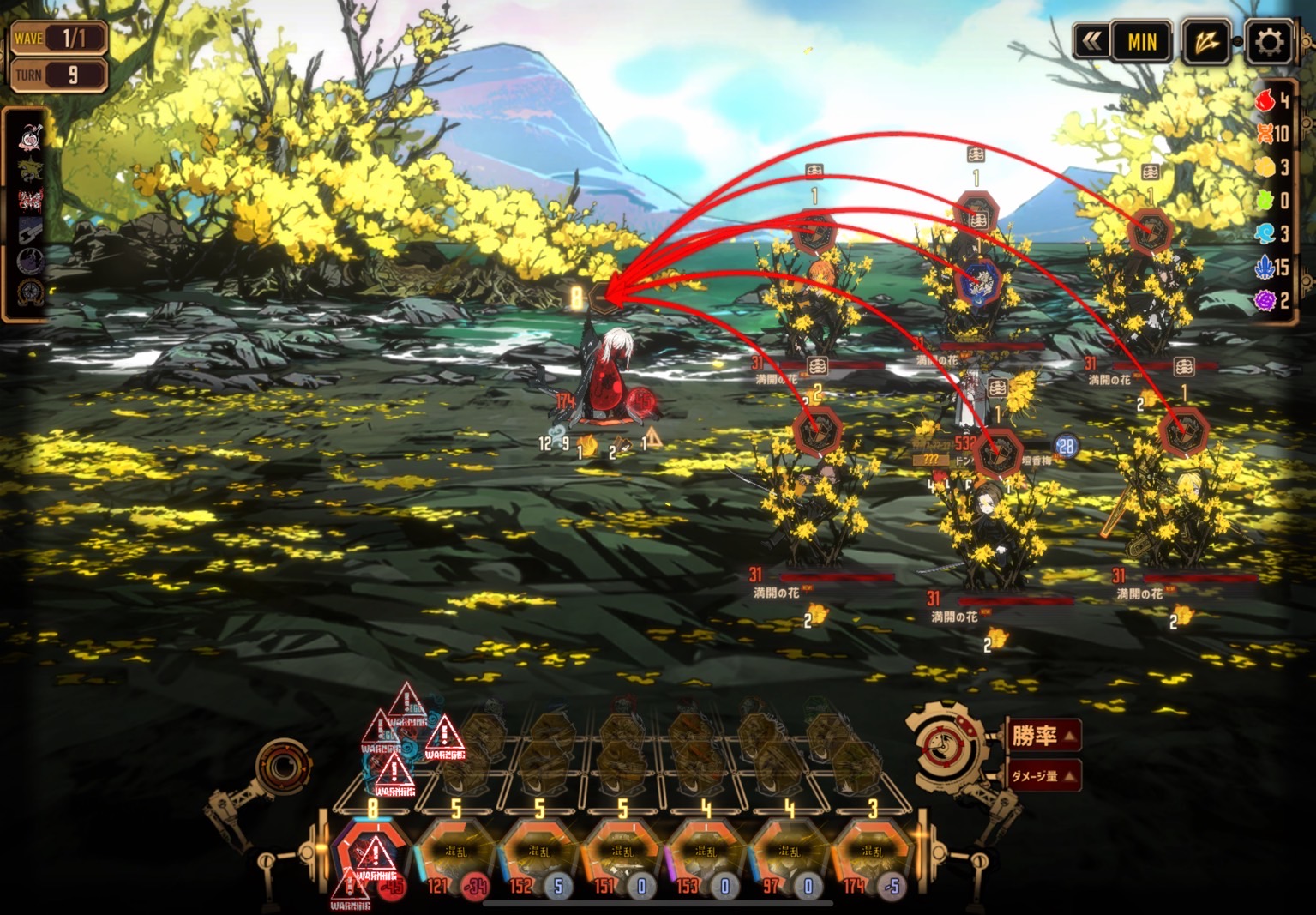Image resolution: width=1316 pixels, height=915 pixels.
Task: Click the round eye dial at bottom left
Action: (x=281, y=766)
